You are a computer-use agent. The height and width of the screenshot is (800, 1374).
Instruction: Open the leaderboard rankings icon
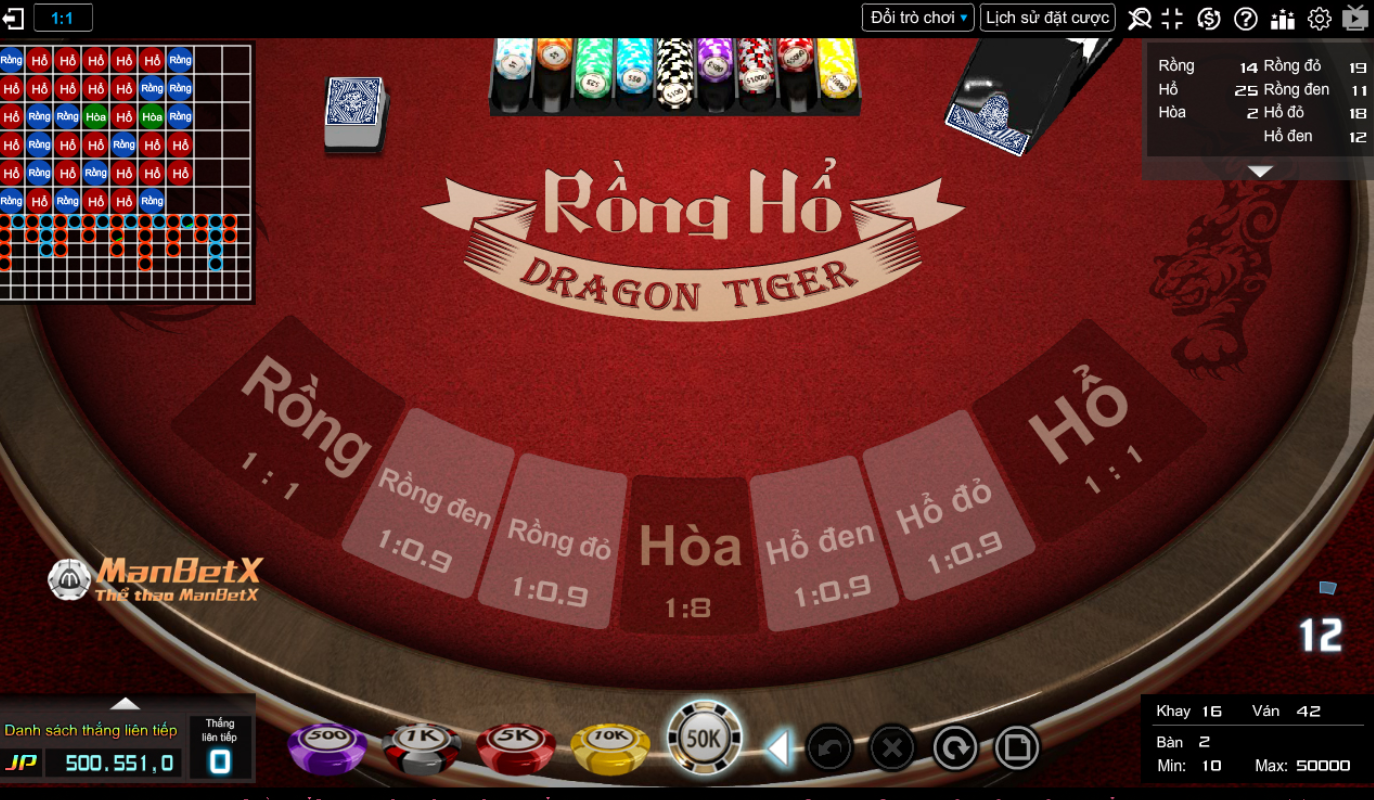(1282, 17)
